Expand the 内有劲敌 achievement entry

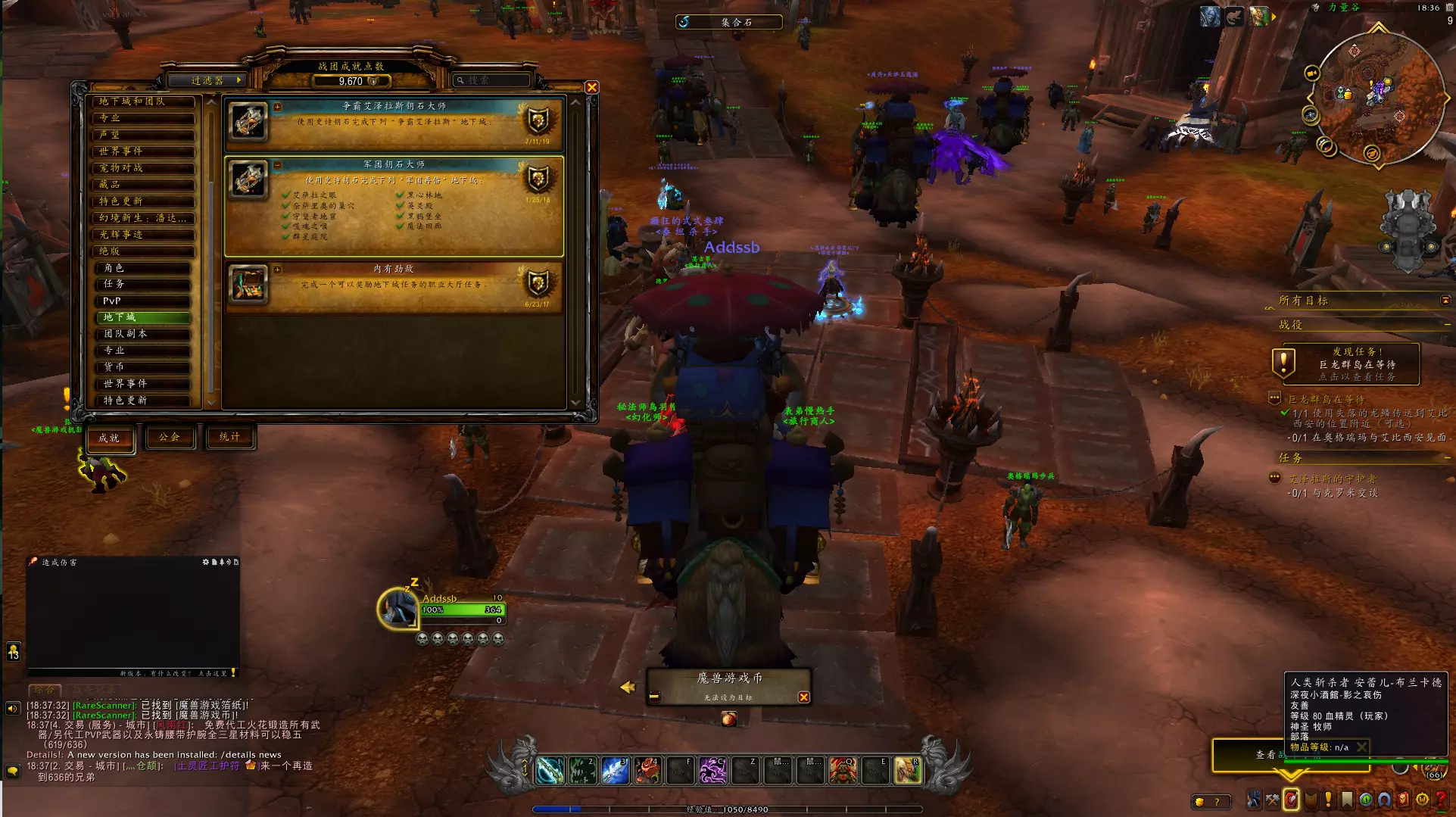[278, 270]
